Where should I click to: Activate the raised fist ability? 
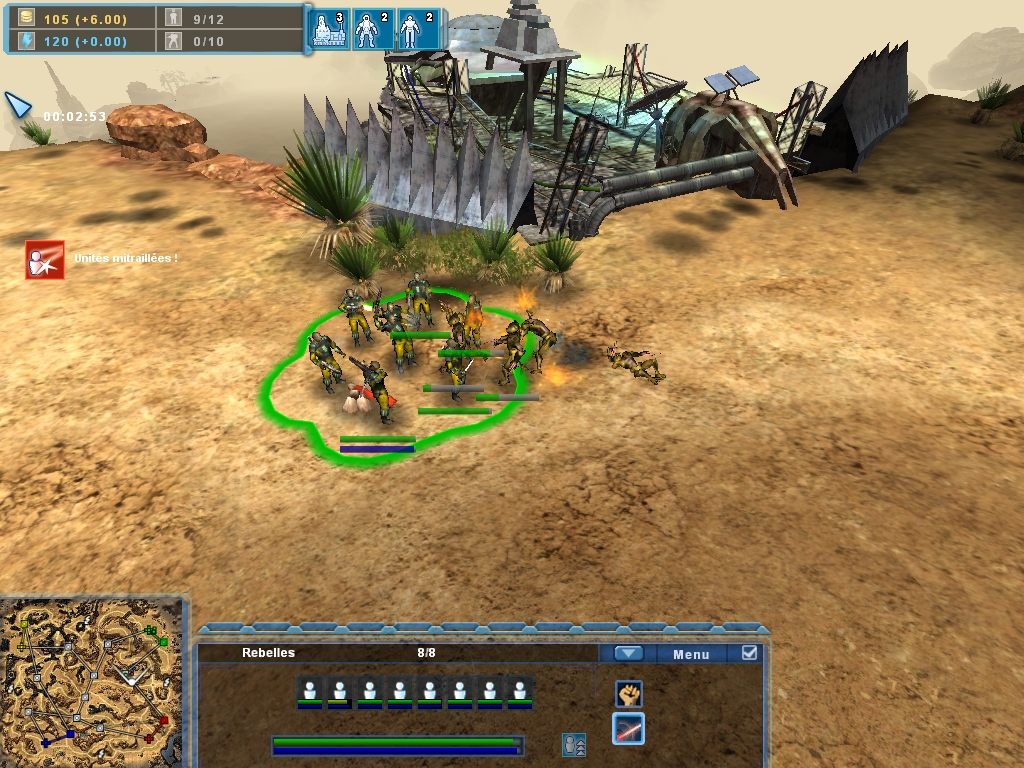[628, 693]
